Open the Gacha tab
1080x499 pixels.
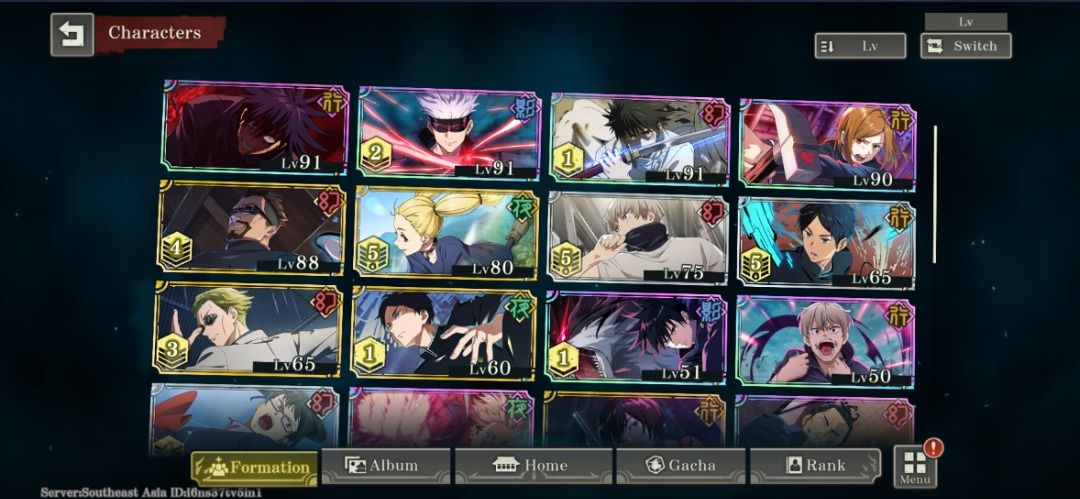tap(680, 466)
